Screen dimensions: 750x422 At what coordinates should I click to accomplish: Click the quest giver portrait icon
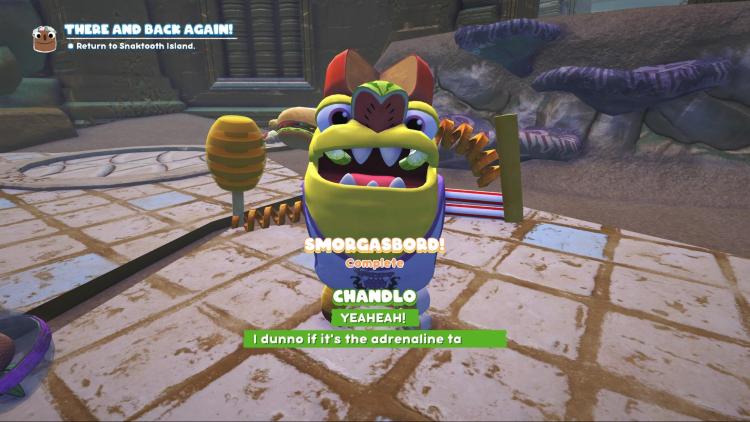coord(44,39)
